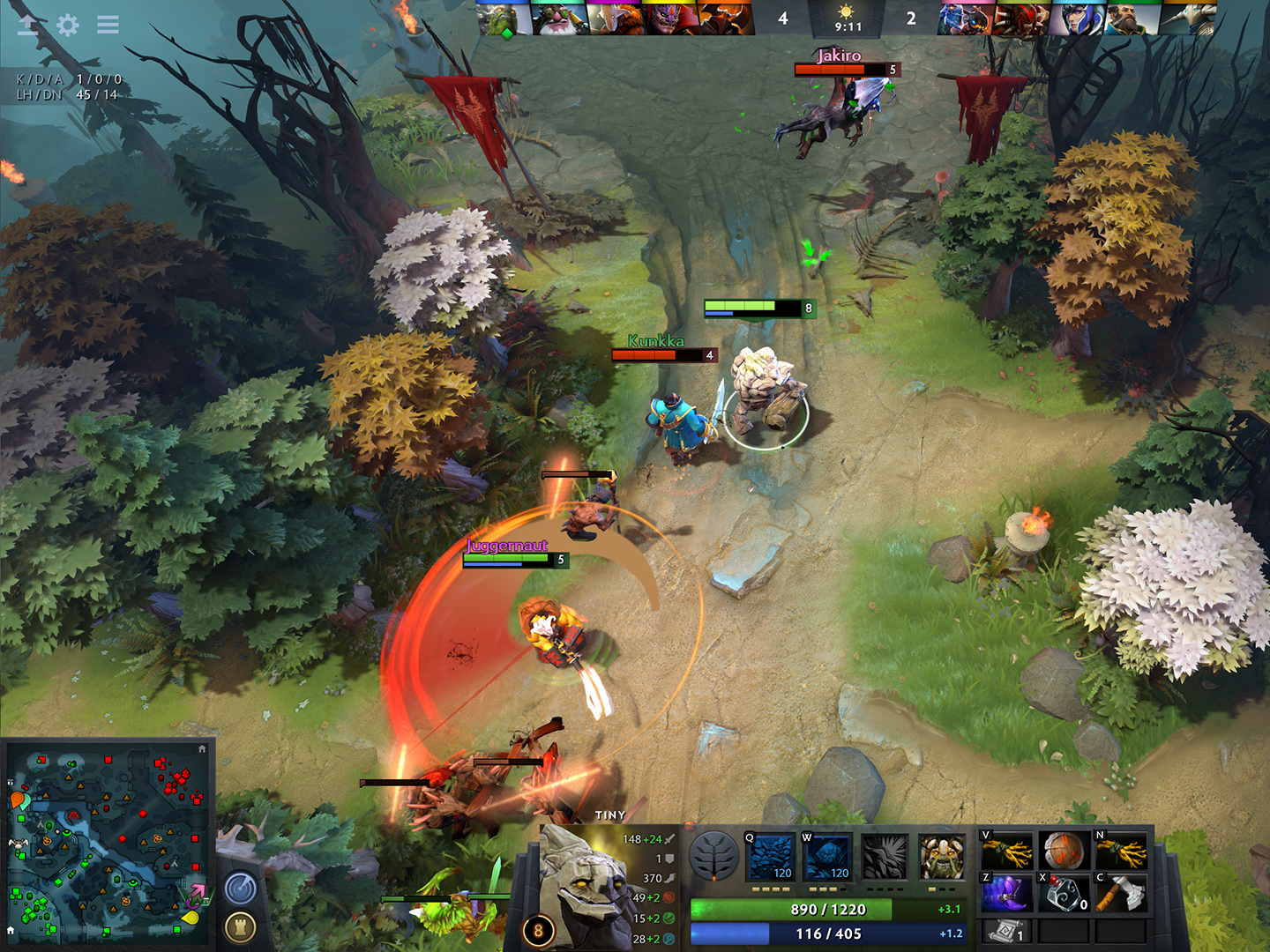Click Tiny's level 8 badge
The height and width of the screenshot is (952, 1270).
pos(536,929)
